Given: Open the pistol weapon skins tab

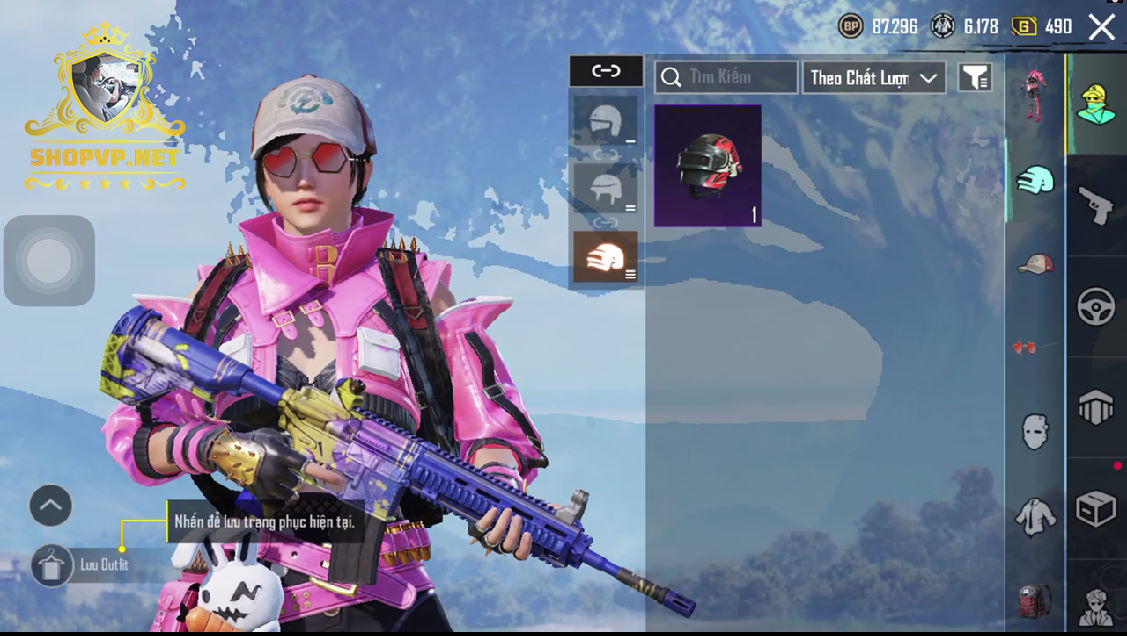Looking at the screenshot, I should pyautogui.click(x=1096, y=205).
